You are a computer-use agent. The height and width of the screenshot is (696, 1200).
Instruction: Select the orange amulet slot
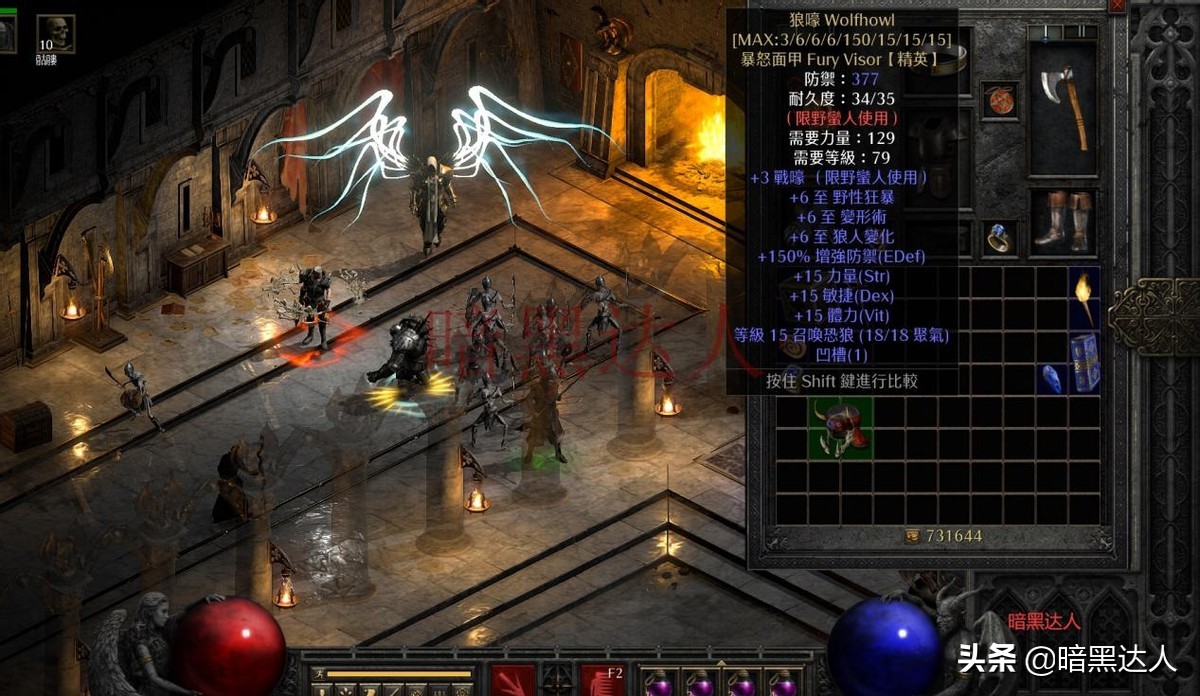pyautogui.click(x=999, y=100)
